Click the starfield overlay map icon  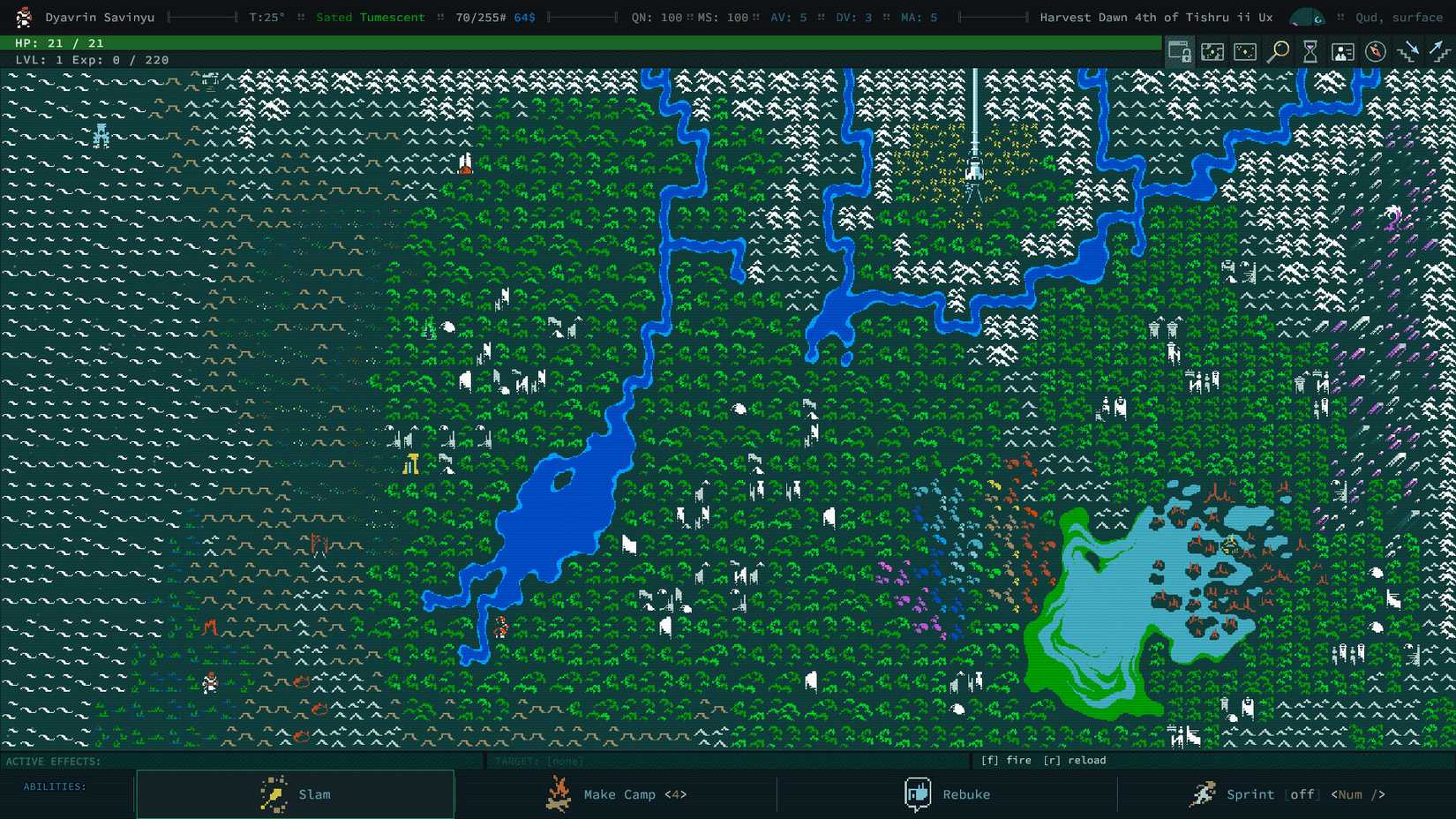(1245, 51)
